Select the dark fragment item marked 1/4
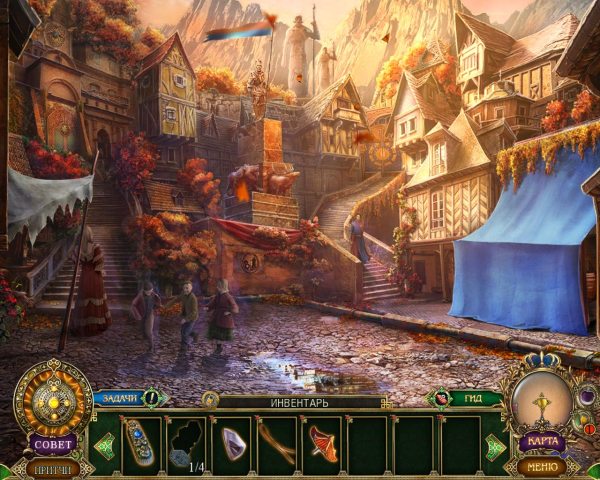This screenshot has height=480, width=600. tap(186, 441)
